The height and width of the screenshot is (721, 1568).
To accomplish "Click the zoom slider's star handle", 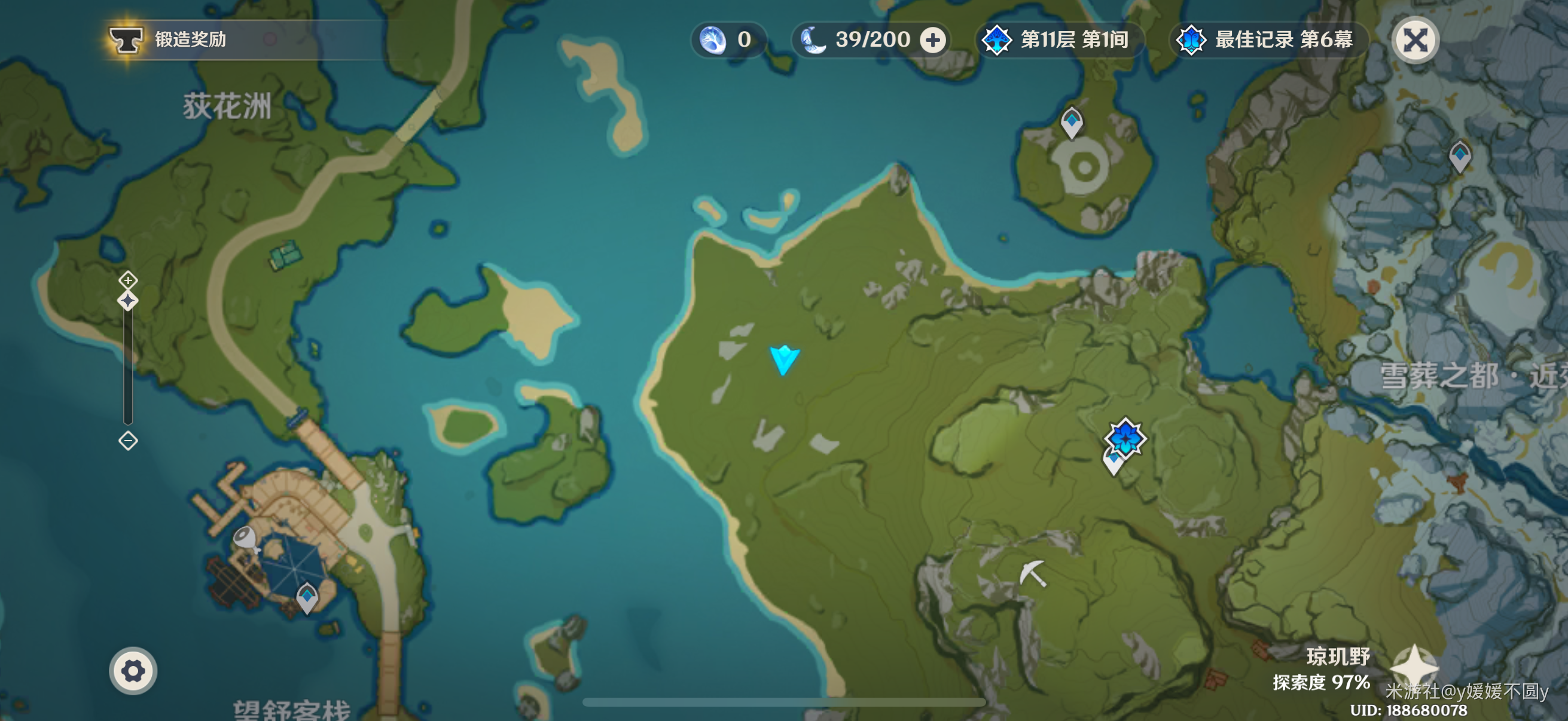I will tap(128, 301).
